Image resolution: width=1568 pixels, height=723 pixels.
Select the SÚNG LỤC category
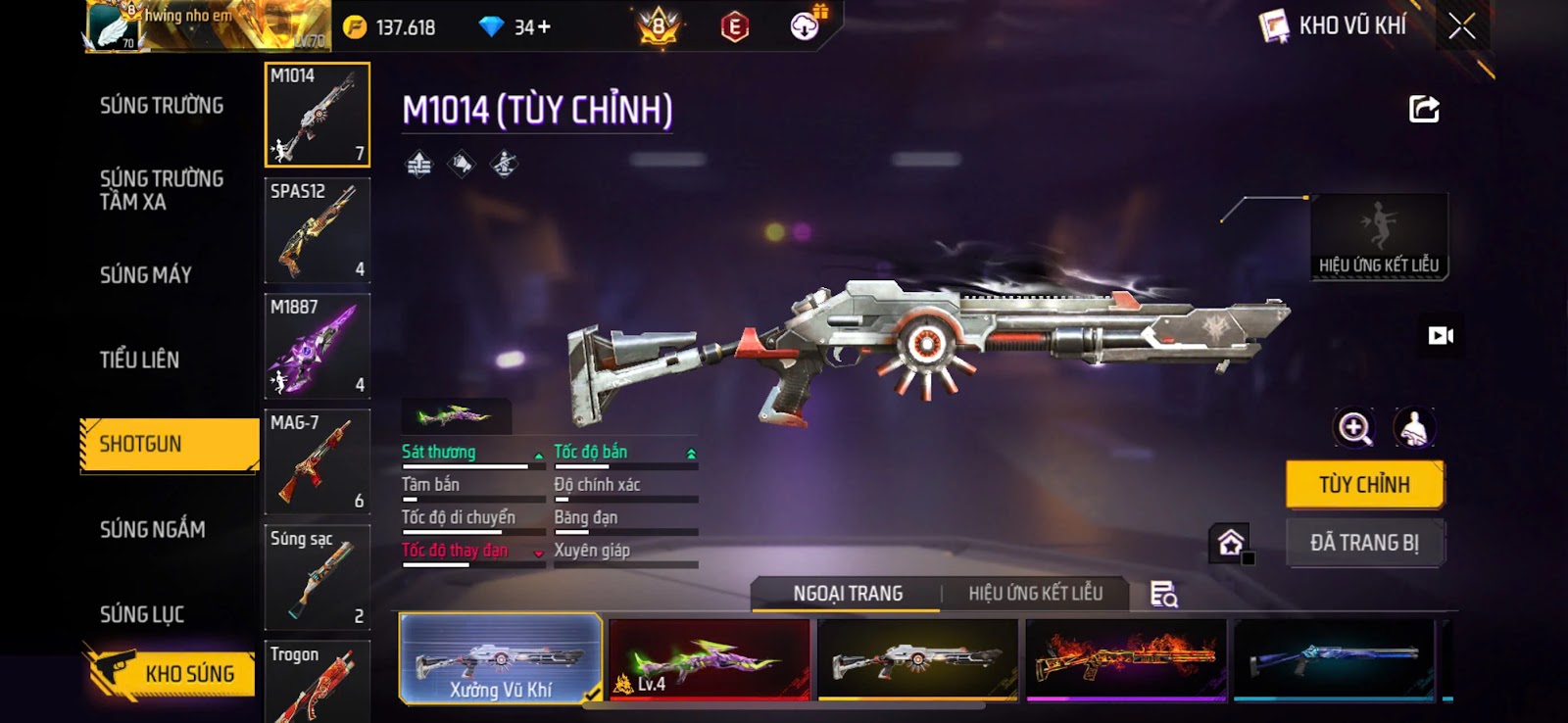[x=142, y=614]
